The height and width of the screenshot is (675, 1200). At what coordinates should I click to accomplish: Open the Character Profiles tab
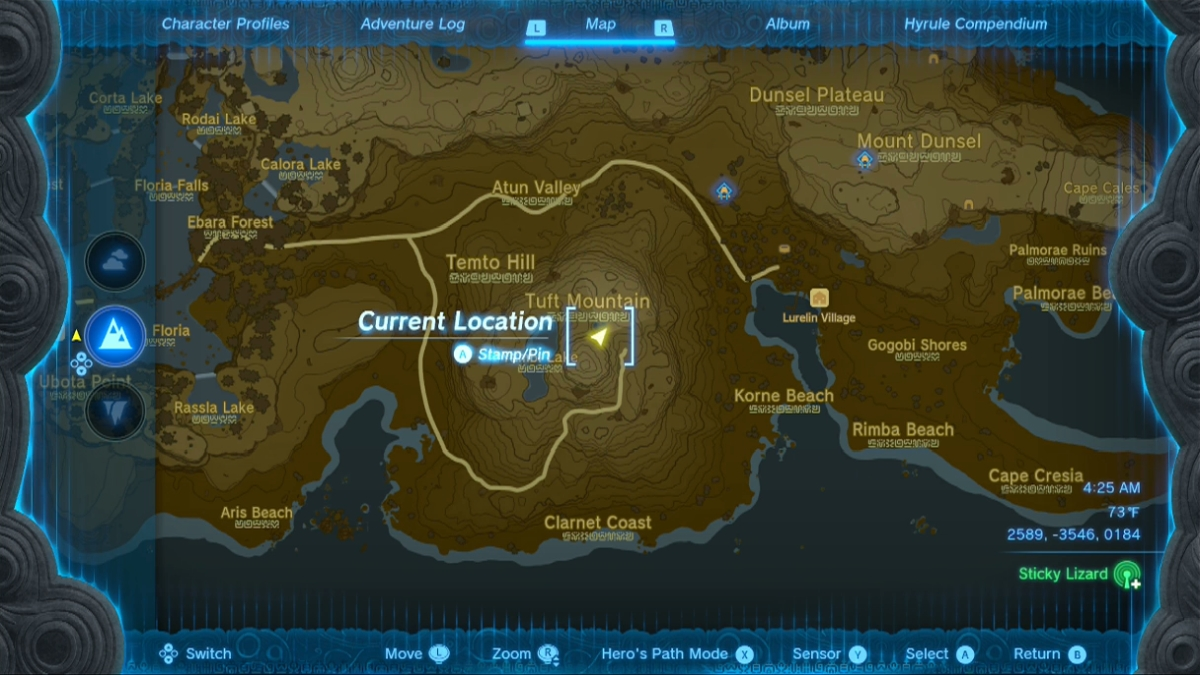coord(225,24)
